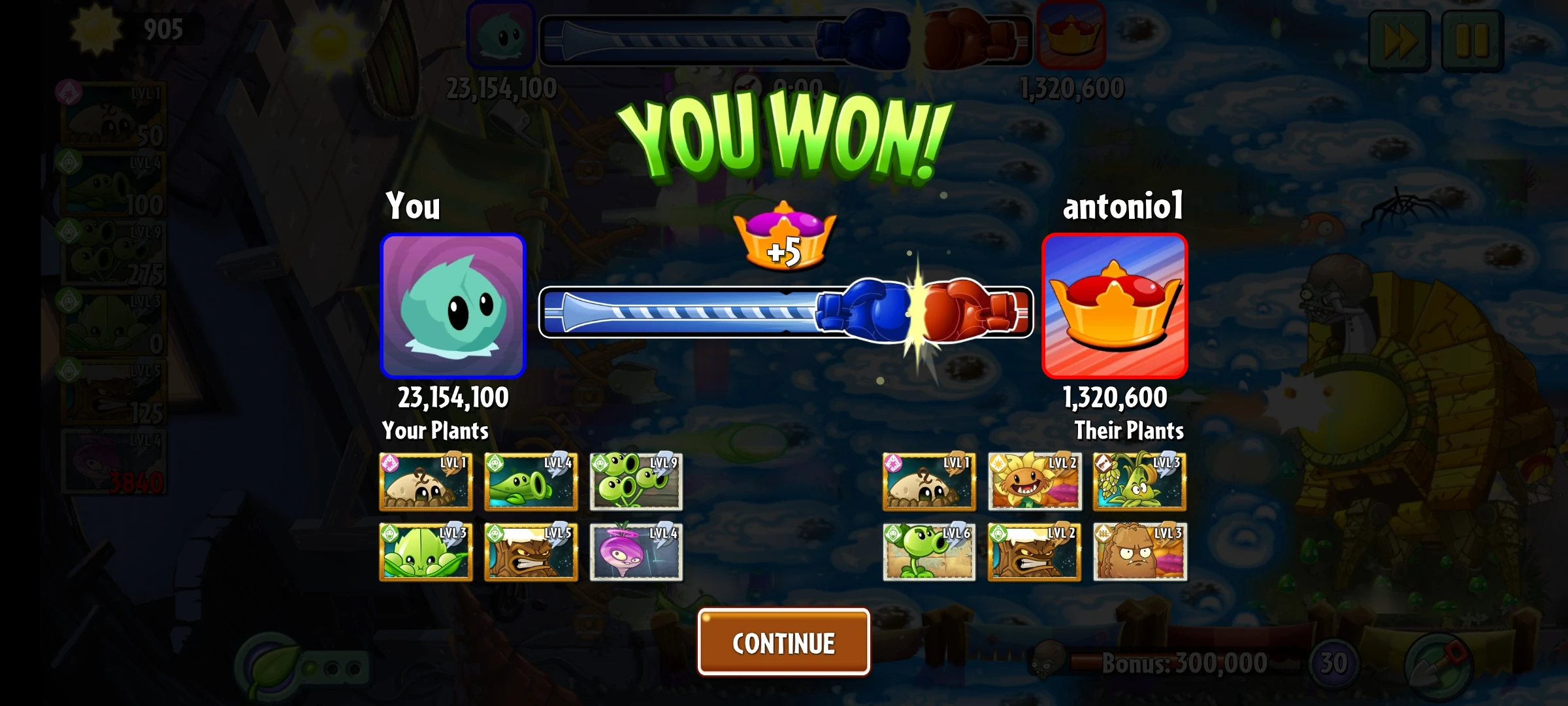The height and width of the screenshot is (706, 1568).
Task: Open antonio1's Sunflower LVL 2 card
Action: tap(1034, 484)
